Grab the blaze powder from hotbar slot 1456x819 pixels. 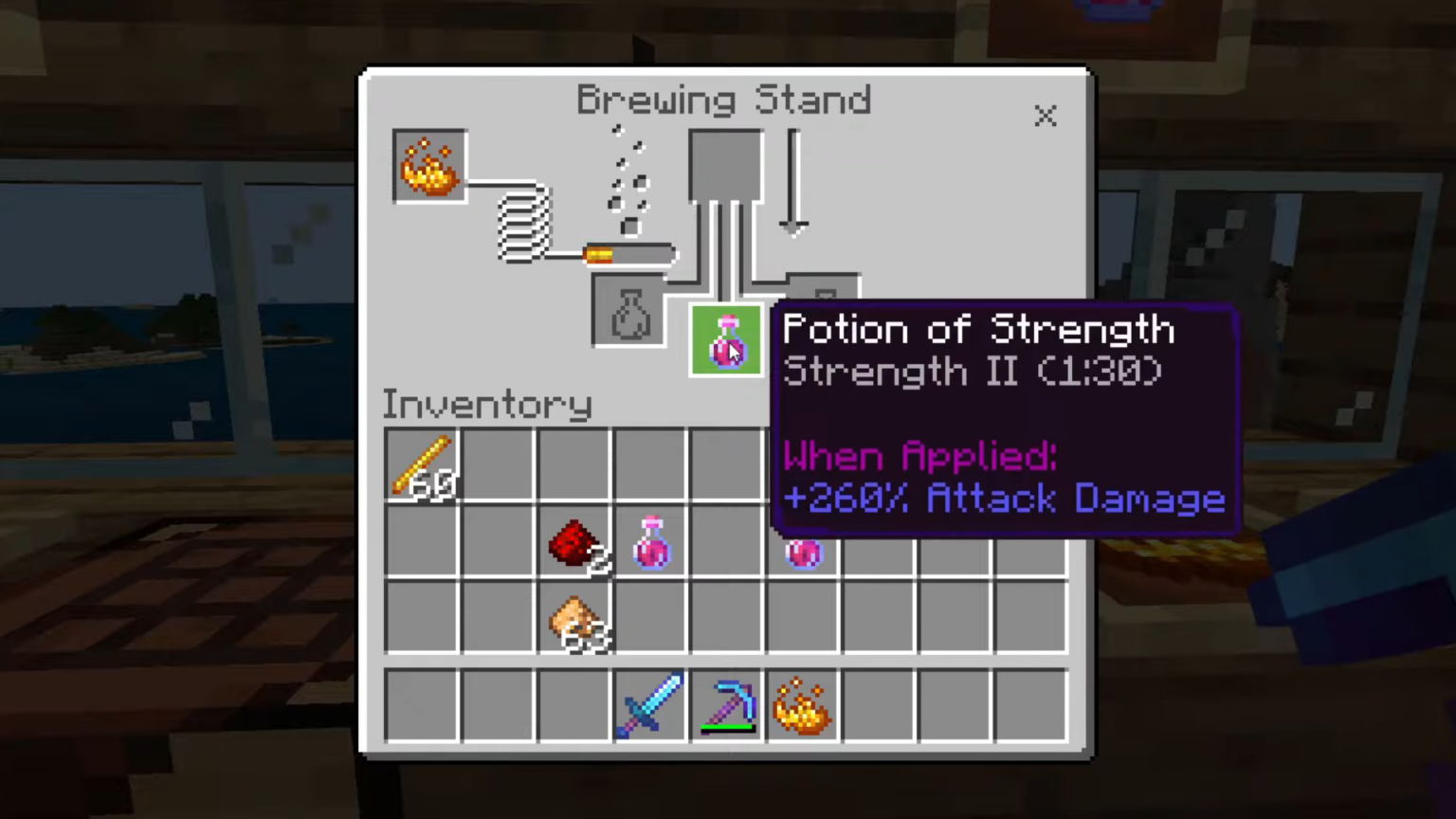[x=803, y=703]
